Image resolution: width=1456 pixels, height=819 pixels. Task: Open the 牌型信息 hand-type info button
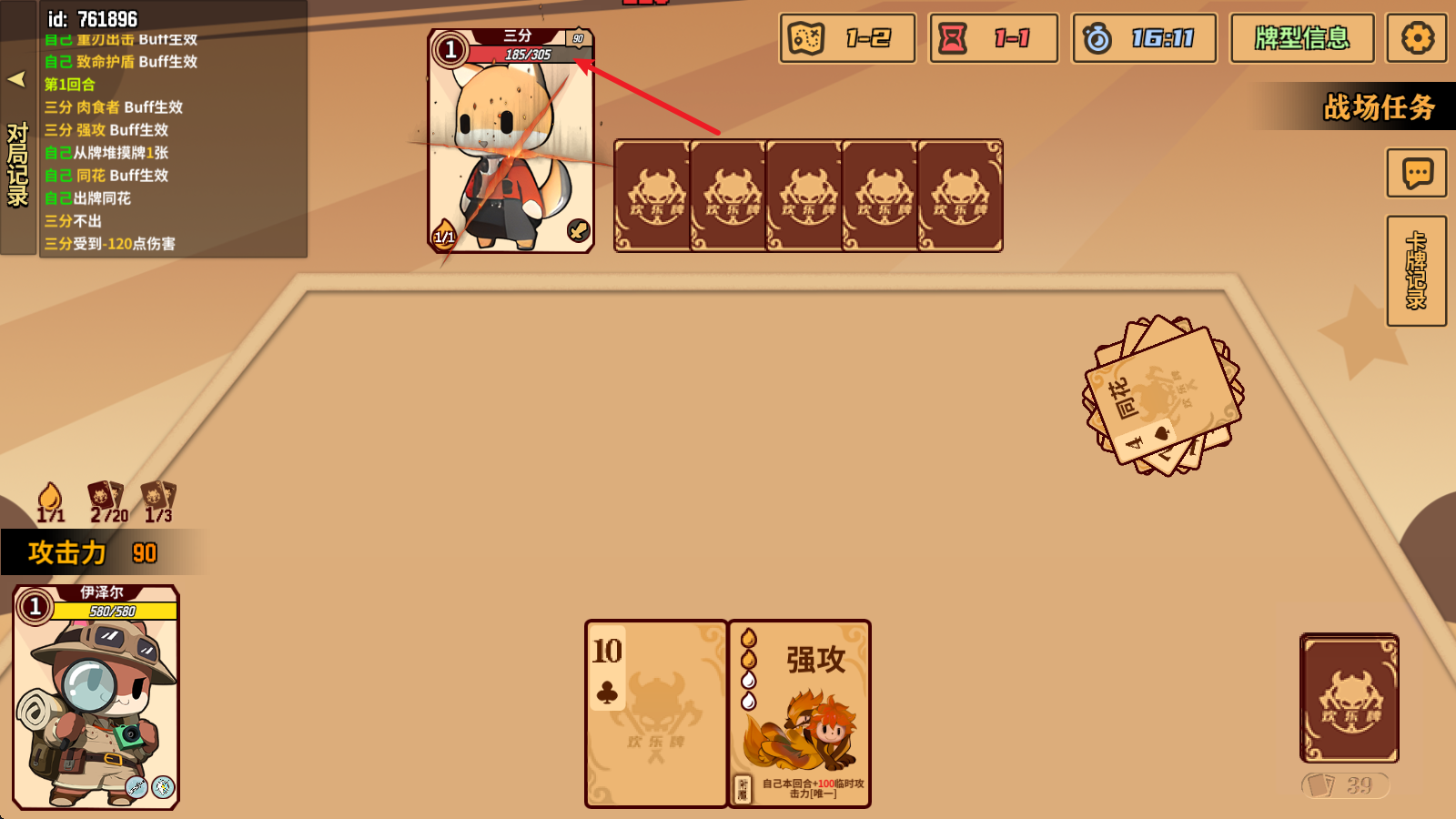point(1301,38)
